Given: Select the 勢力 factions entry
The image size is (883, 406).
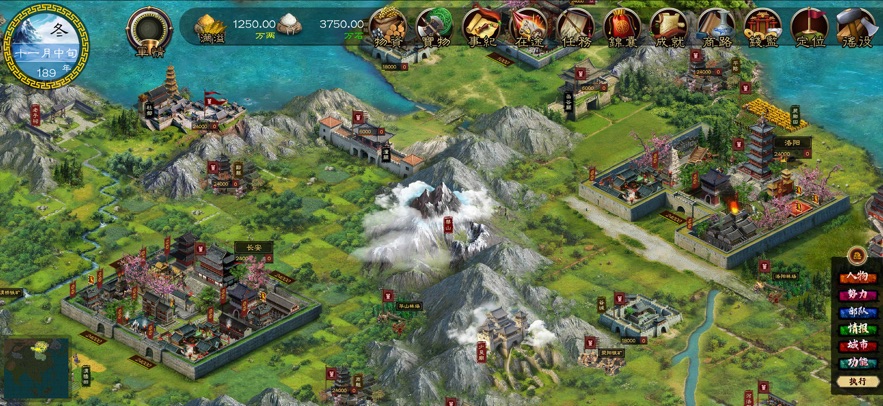Looking at the screenshot, I should [x=857, y=295].
